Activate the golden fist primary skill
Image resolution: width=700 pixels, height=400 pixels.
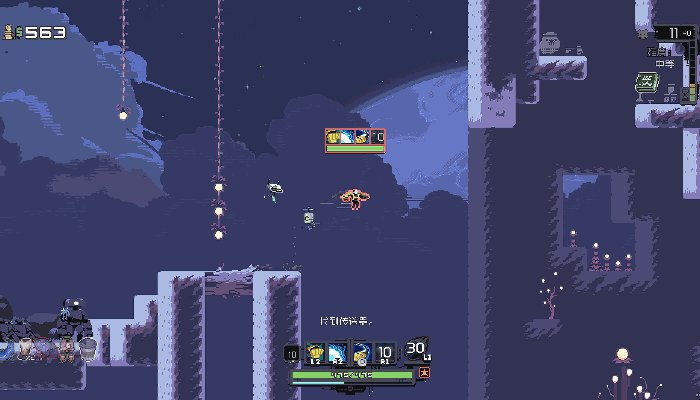pos(315,353)
